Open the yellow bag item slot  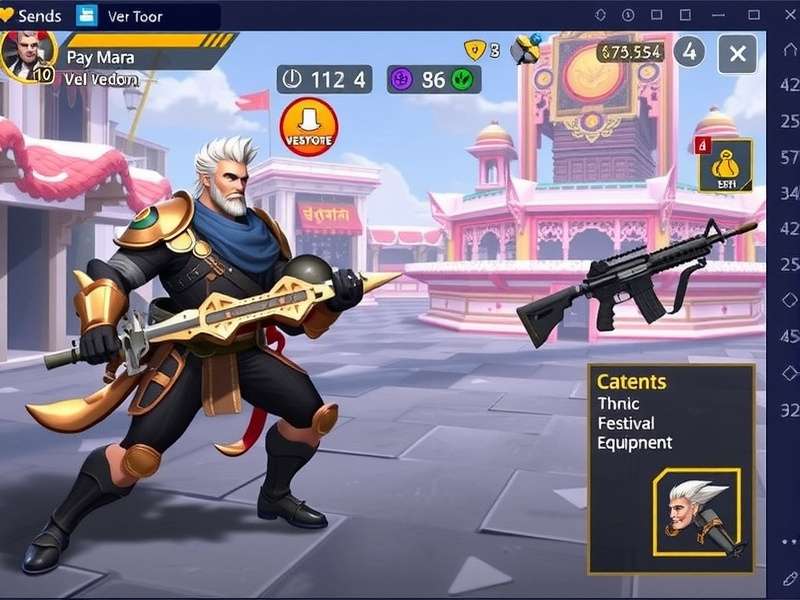(725, 165)
